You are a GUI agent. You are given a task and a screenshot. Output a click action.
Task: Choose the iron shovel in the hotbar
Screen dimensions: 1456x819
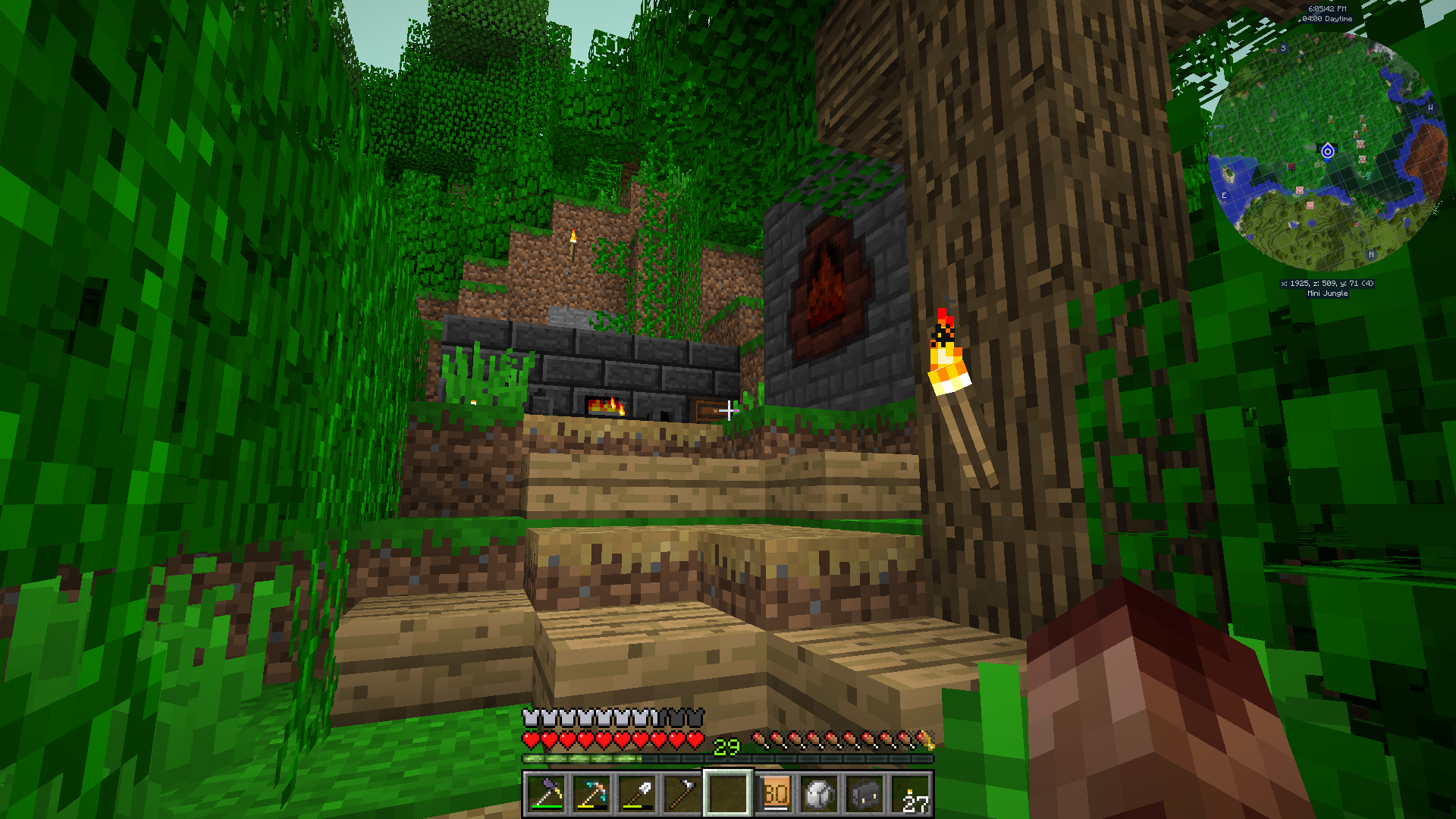click(637, 795)
